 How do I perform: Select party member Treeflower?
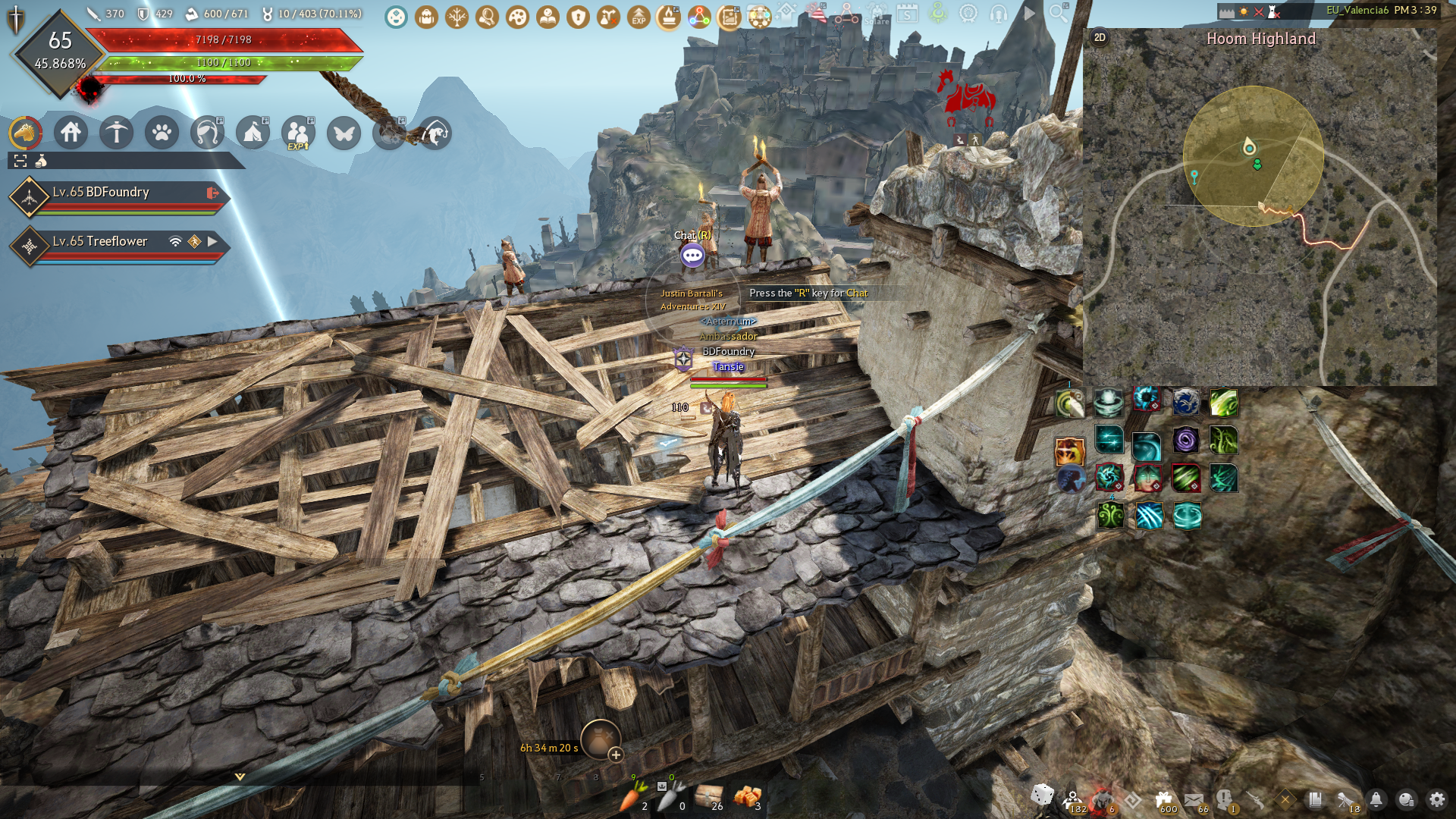pos(100,241)
